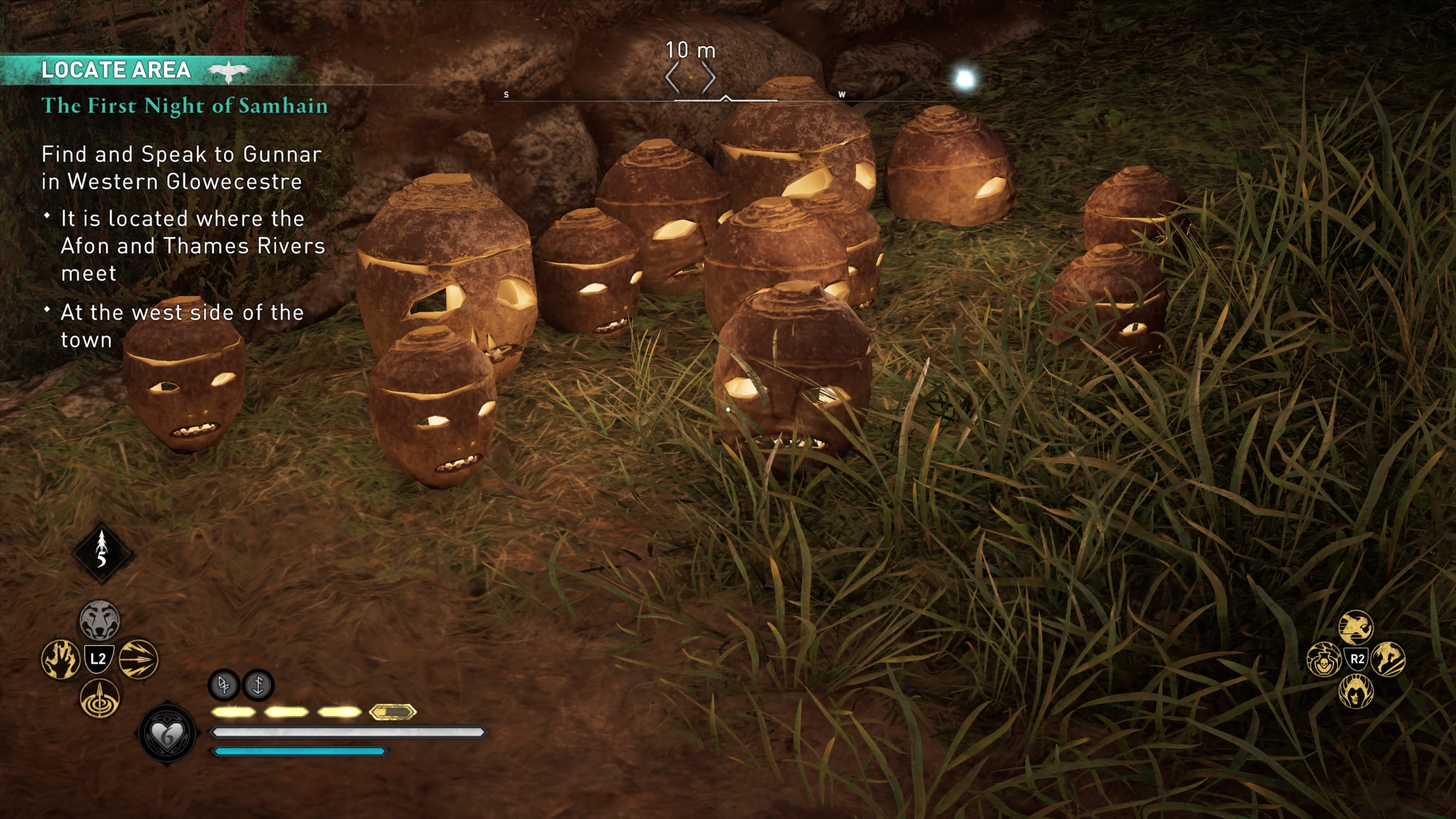Use the skull poison flask ability
This screenshot has height=819, width=1456.
[1324, 660]
